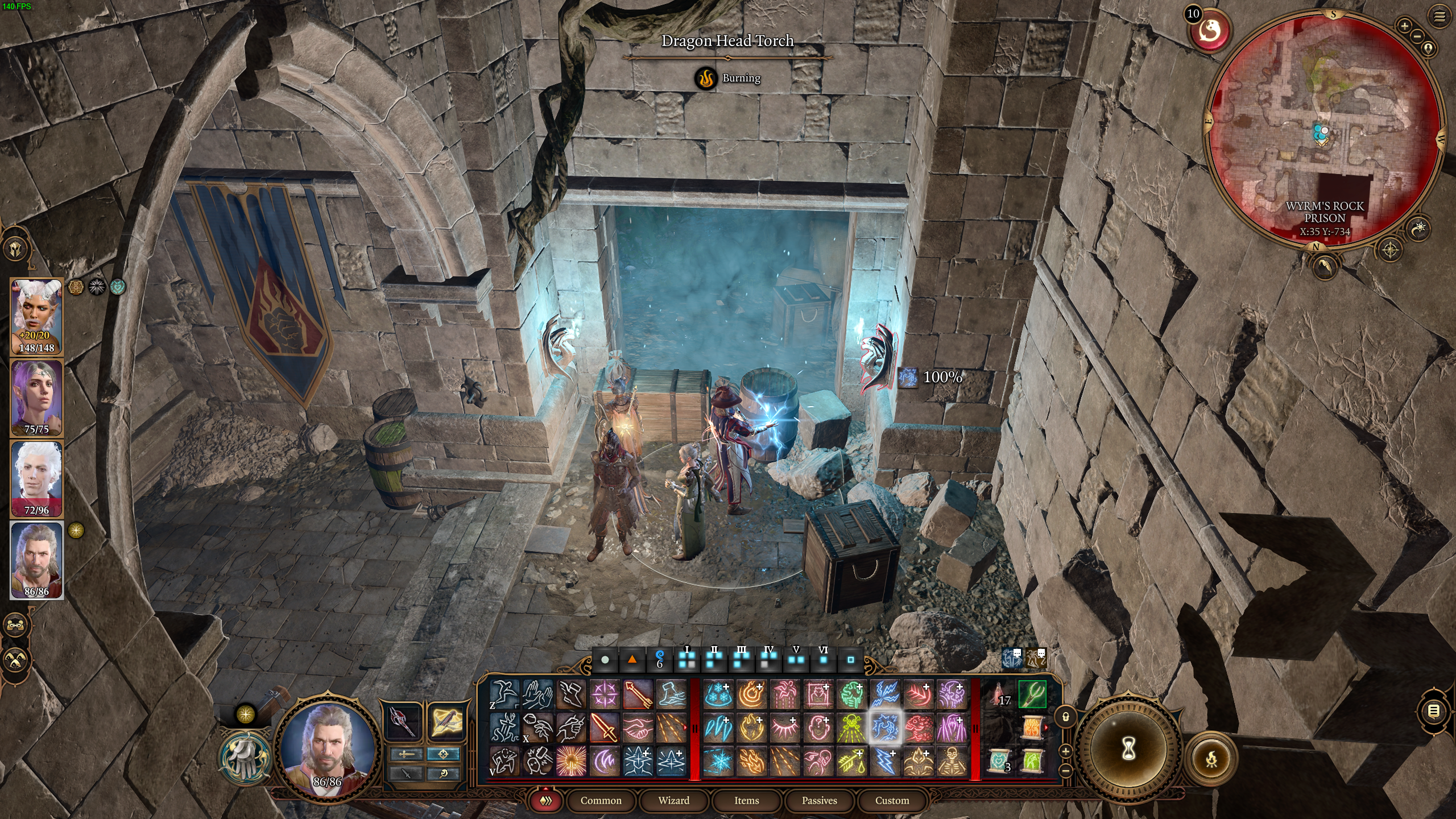The width and height of the screenshot is (1456, 819).
Task: Open the main menu hamburger icon
Action: pyautogui.click(x=1440, y=17)
